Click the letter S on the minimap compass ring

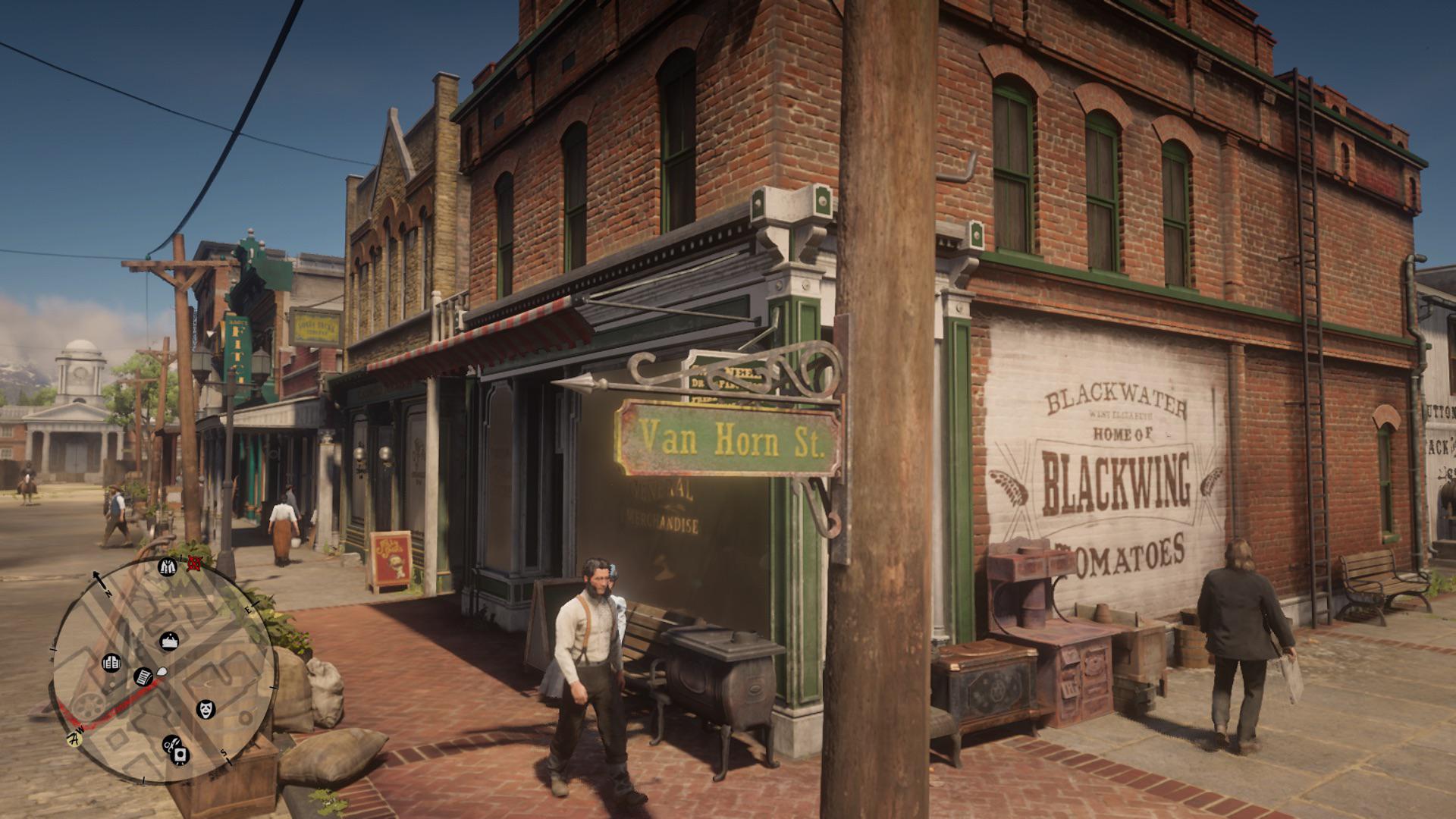225,753
